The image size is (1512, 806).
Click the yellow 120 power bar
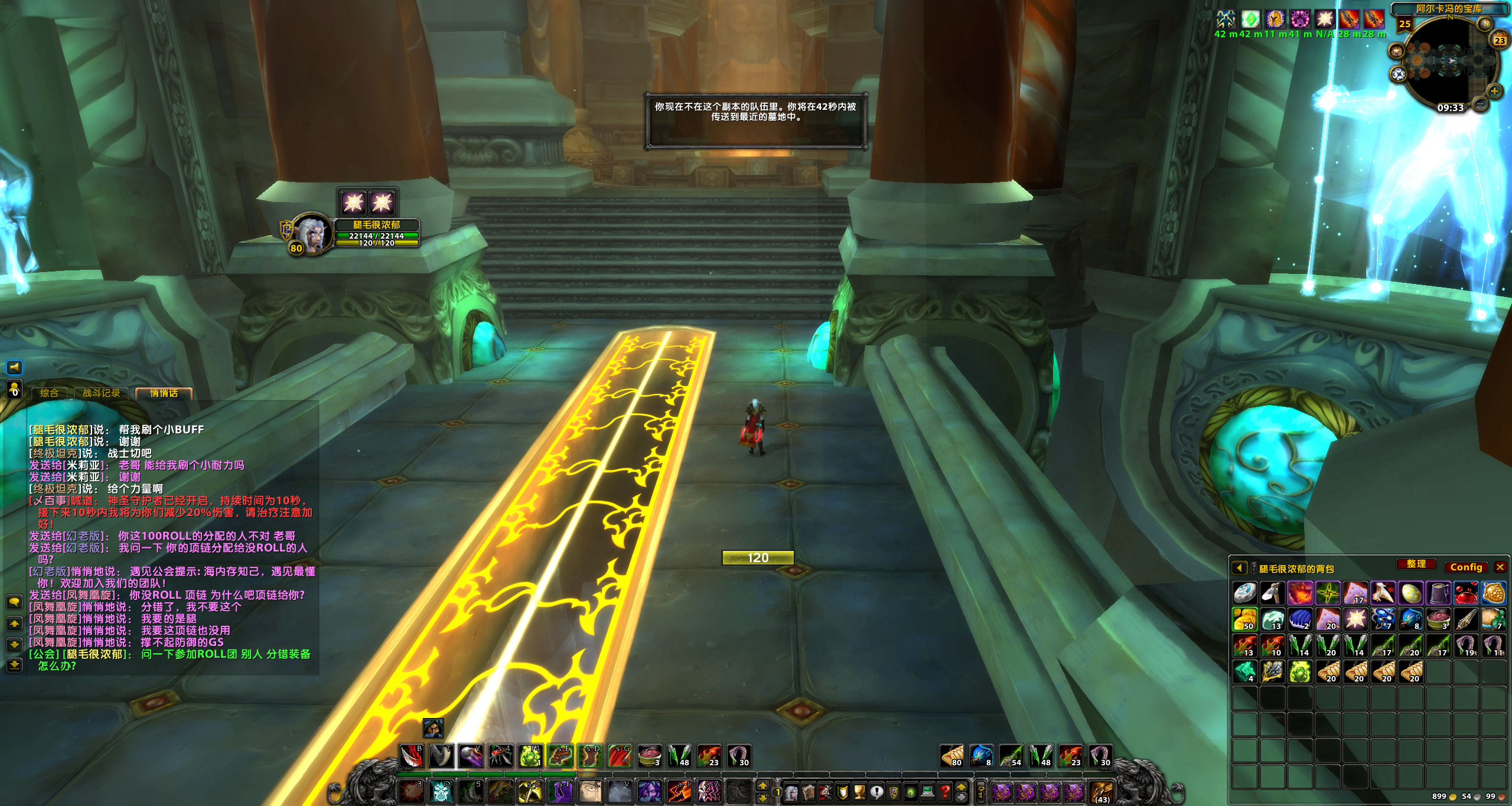pos(758,557)
